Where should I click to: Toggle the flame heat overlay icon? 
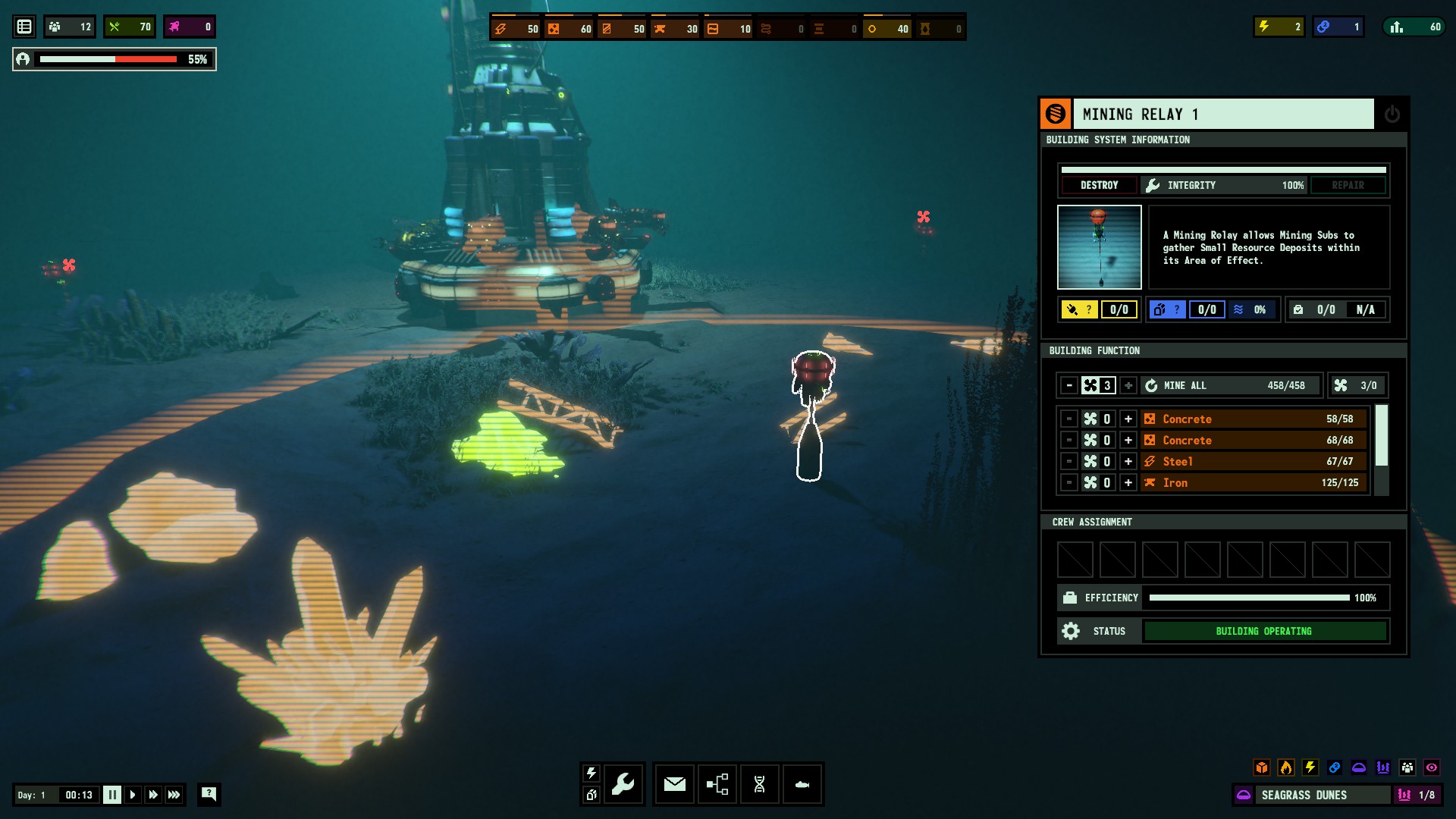click(x=1285, y=767)
